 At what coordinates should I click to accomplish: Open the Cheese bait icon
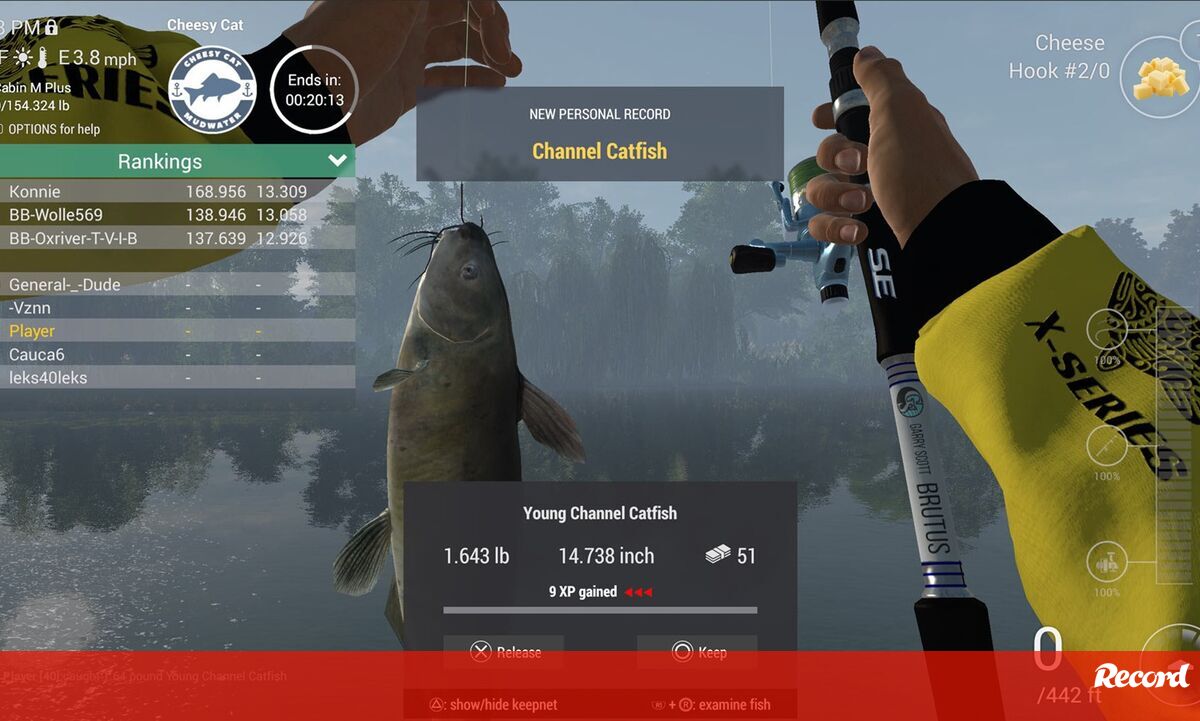[x=1160, y=78]
